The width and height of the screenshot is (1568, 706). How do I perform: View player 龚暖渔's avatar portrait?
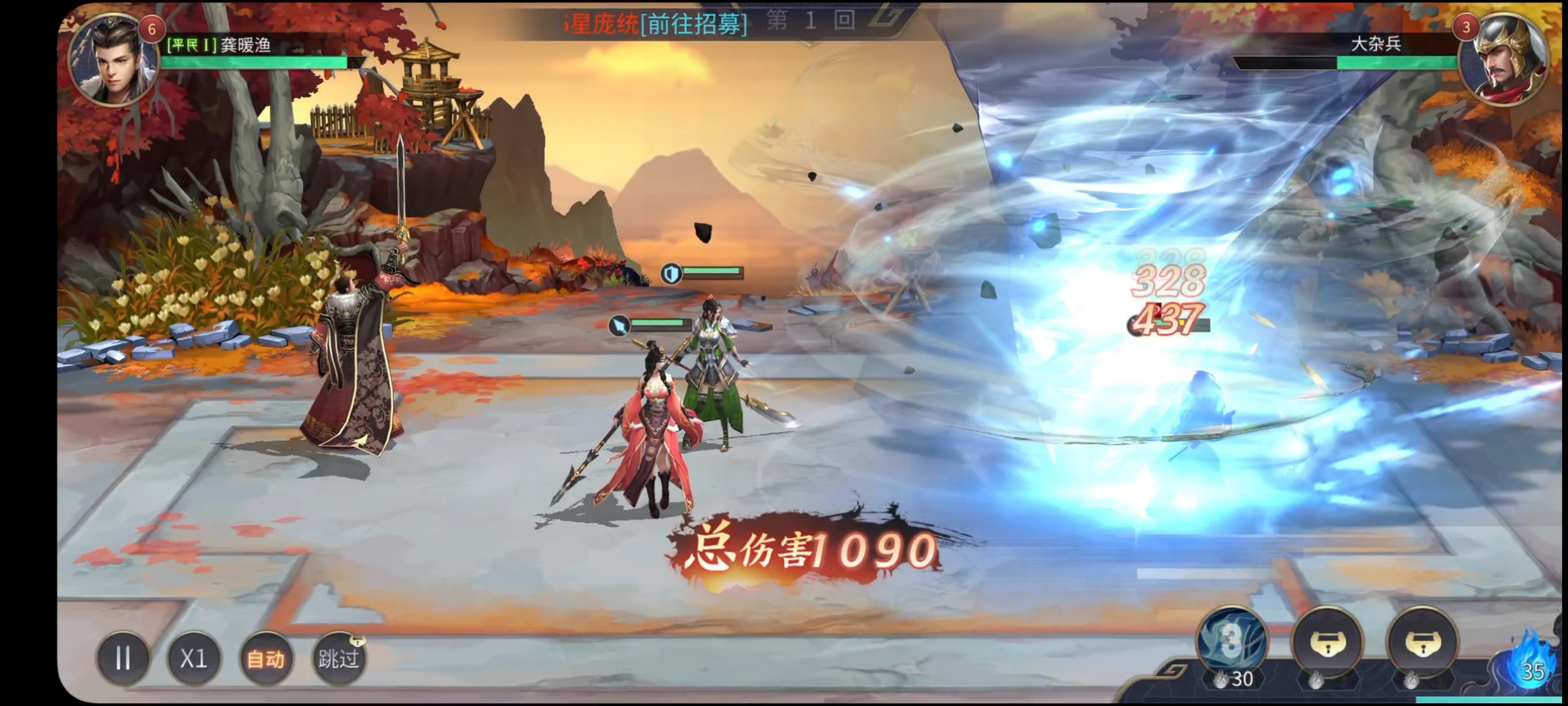click(113, 60)
